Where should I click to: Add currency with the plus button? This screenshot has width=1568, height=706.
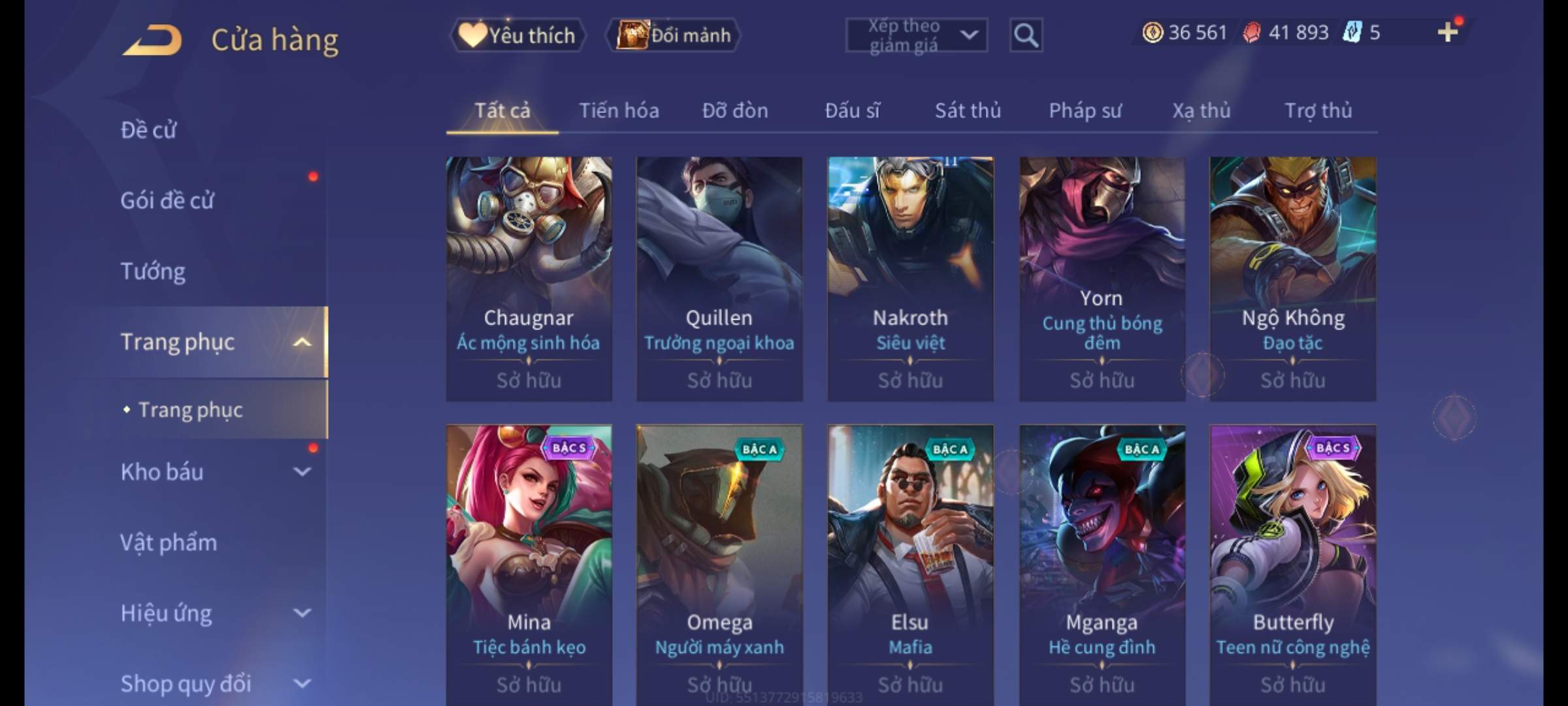coord(1448,32)
